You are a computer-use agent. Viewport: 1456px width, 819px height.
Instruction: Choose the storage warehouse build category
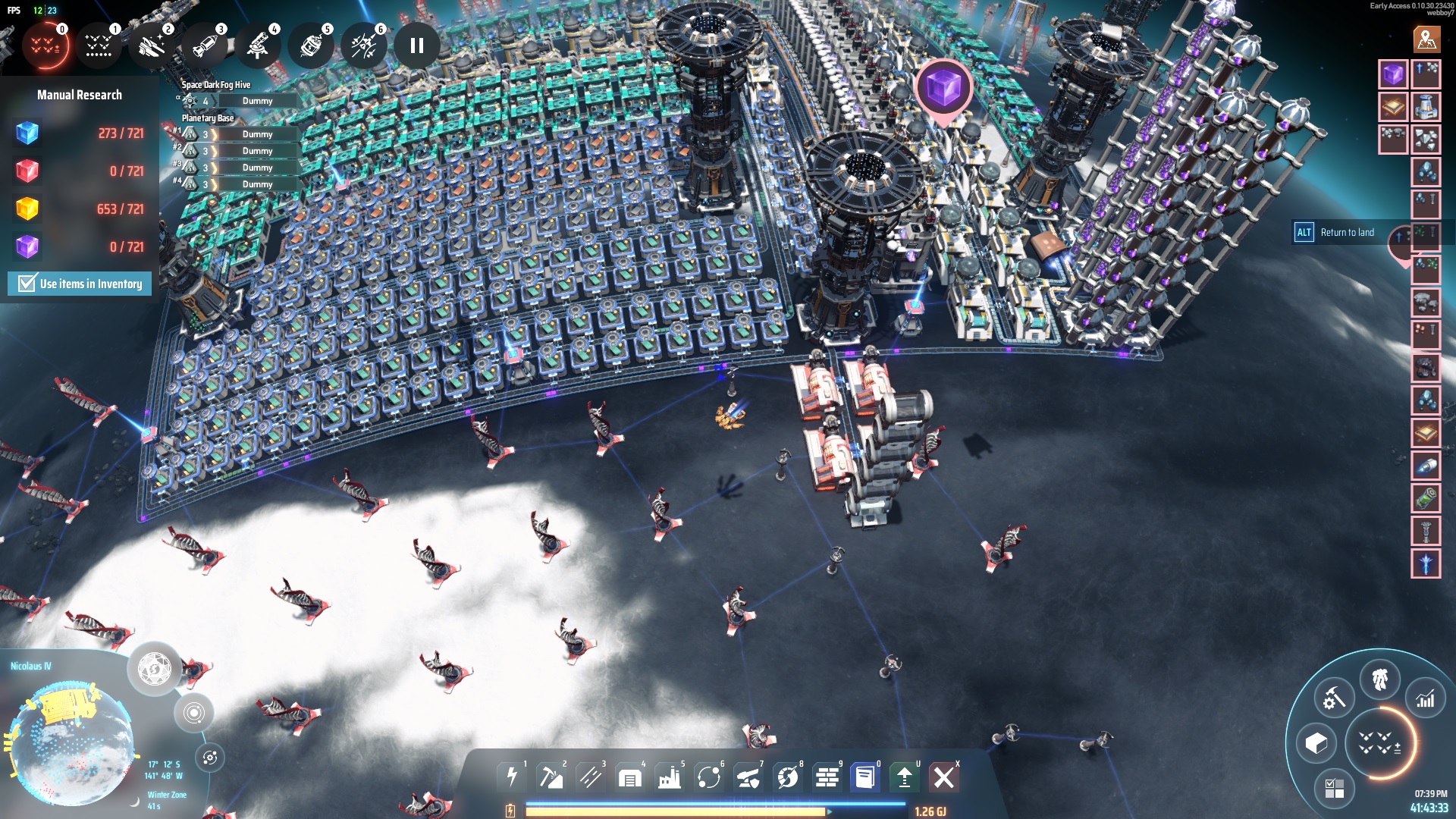coord(629,777)
